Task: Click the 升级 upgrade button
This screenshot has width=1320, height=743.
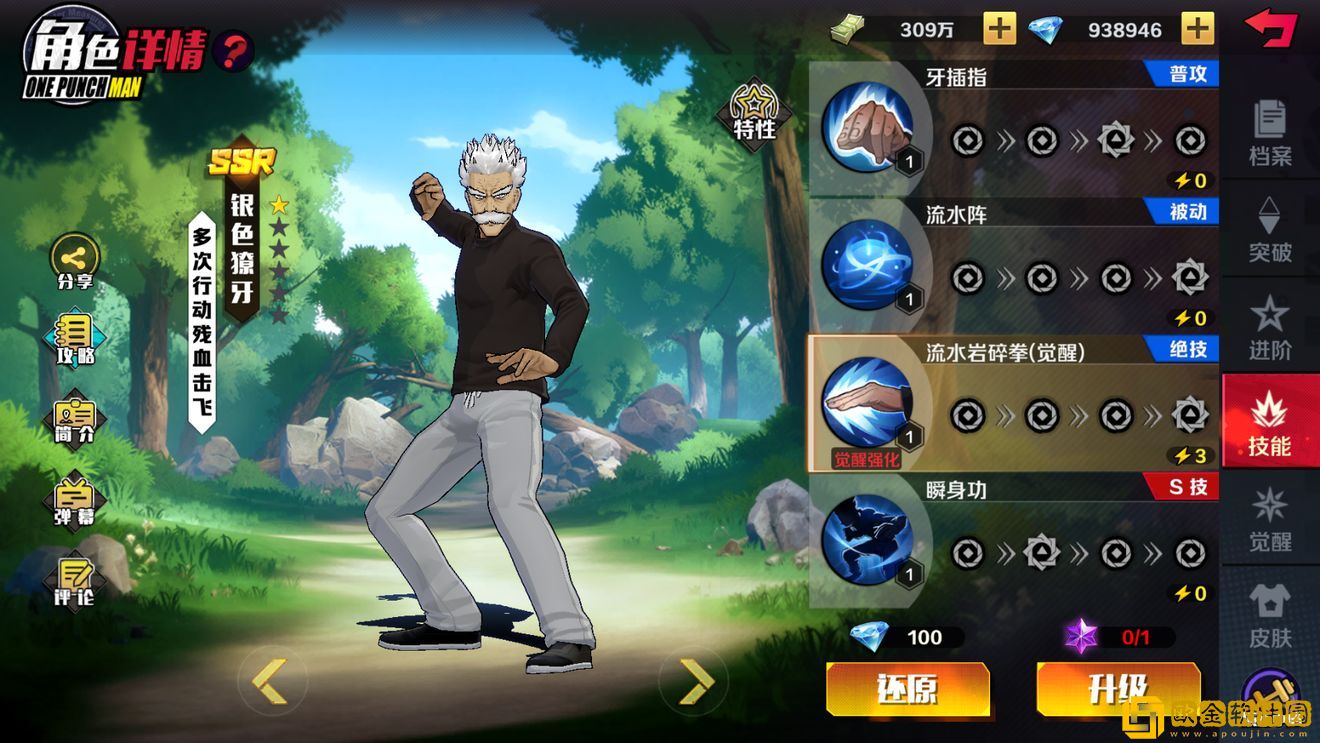Action: (x=1117, y=689)
